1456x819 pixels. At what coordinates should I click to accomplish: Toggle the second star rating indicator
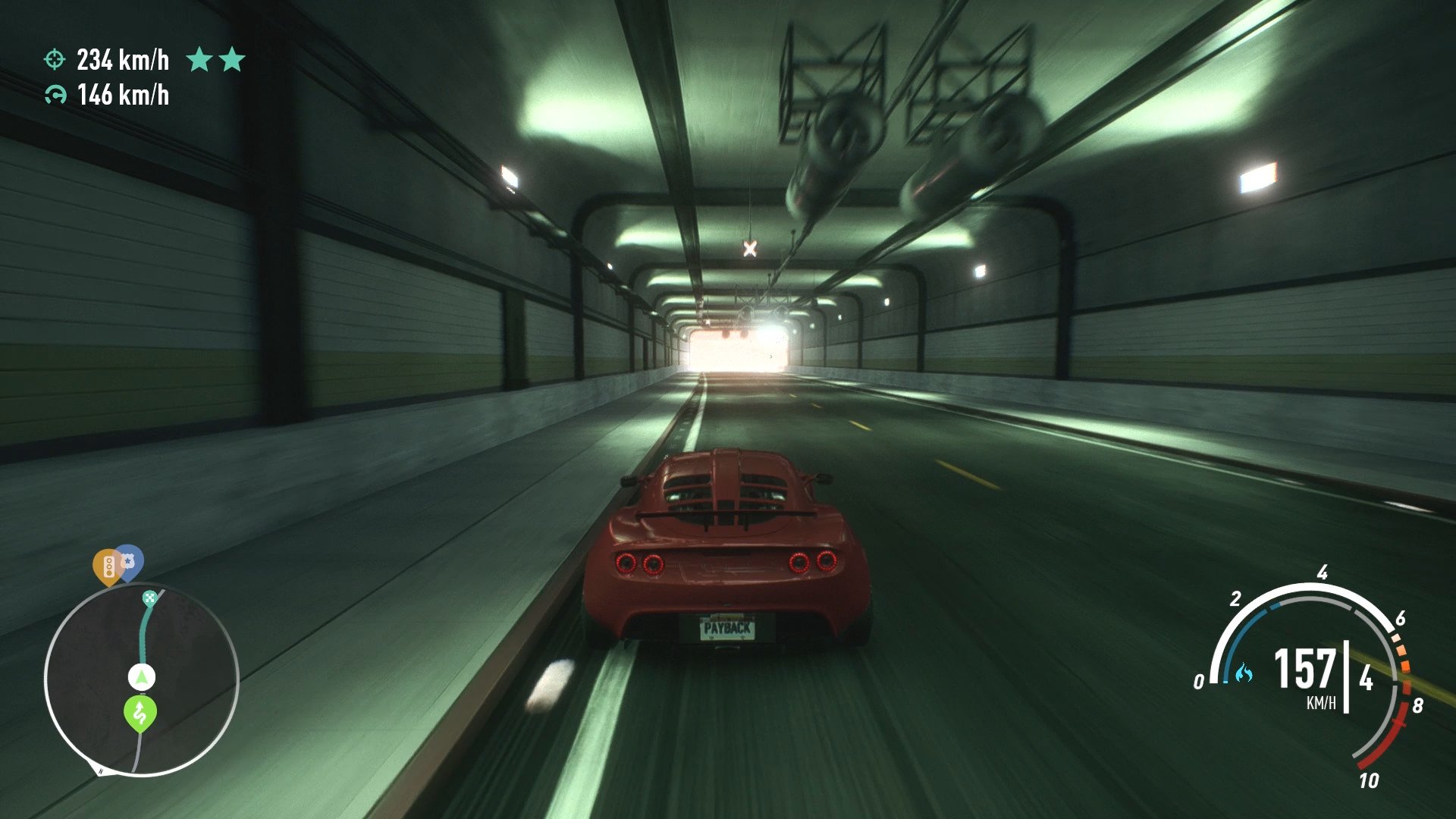(x=232, y=59)
